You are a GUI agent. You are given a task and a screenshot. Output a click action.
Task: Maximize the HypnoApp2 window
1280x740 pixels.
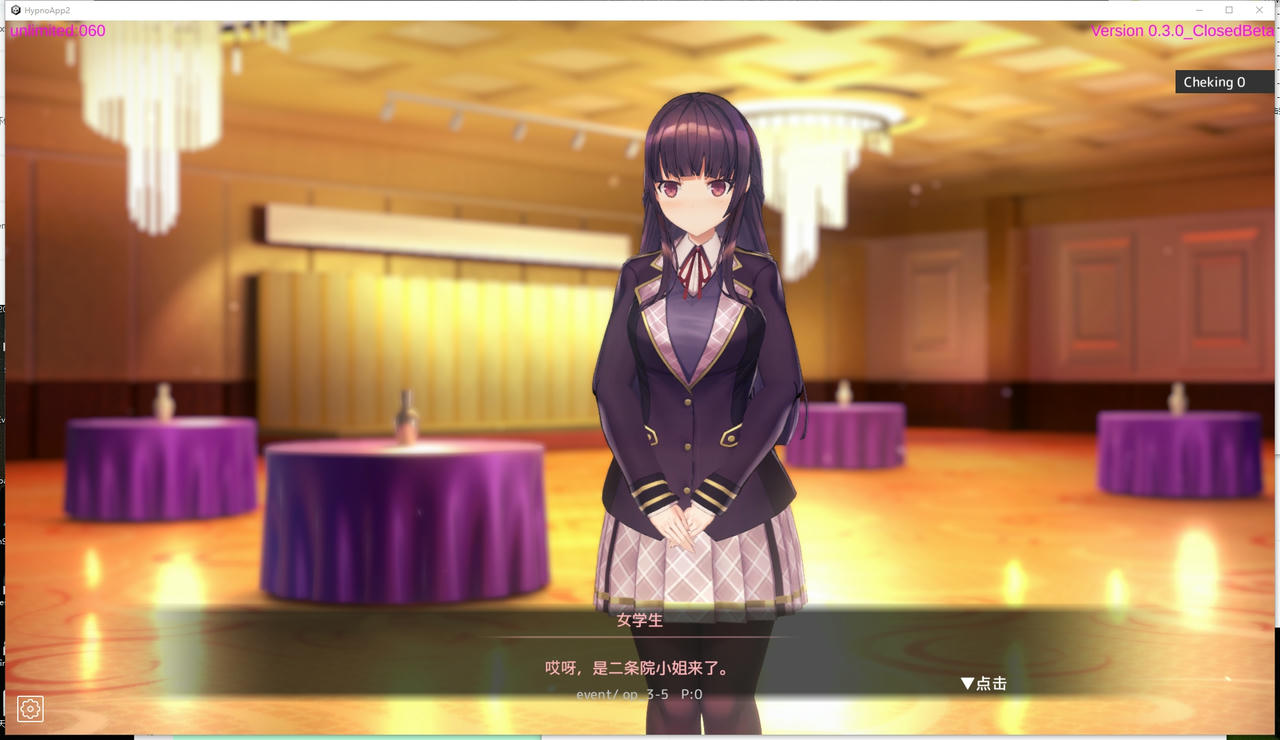coord(1229,10)
